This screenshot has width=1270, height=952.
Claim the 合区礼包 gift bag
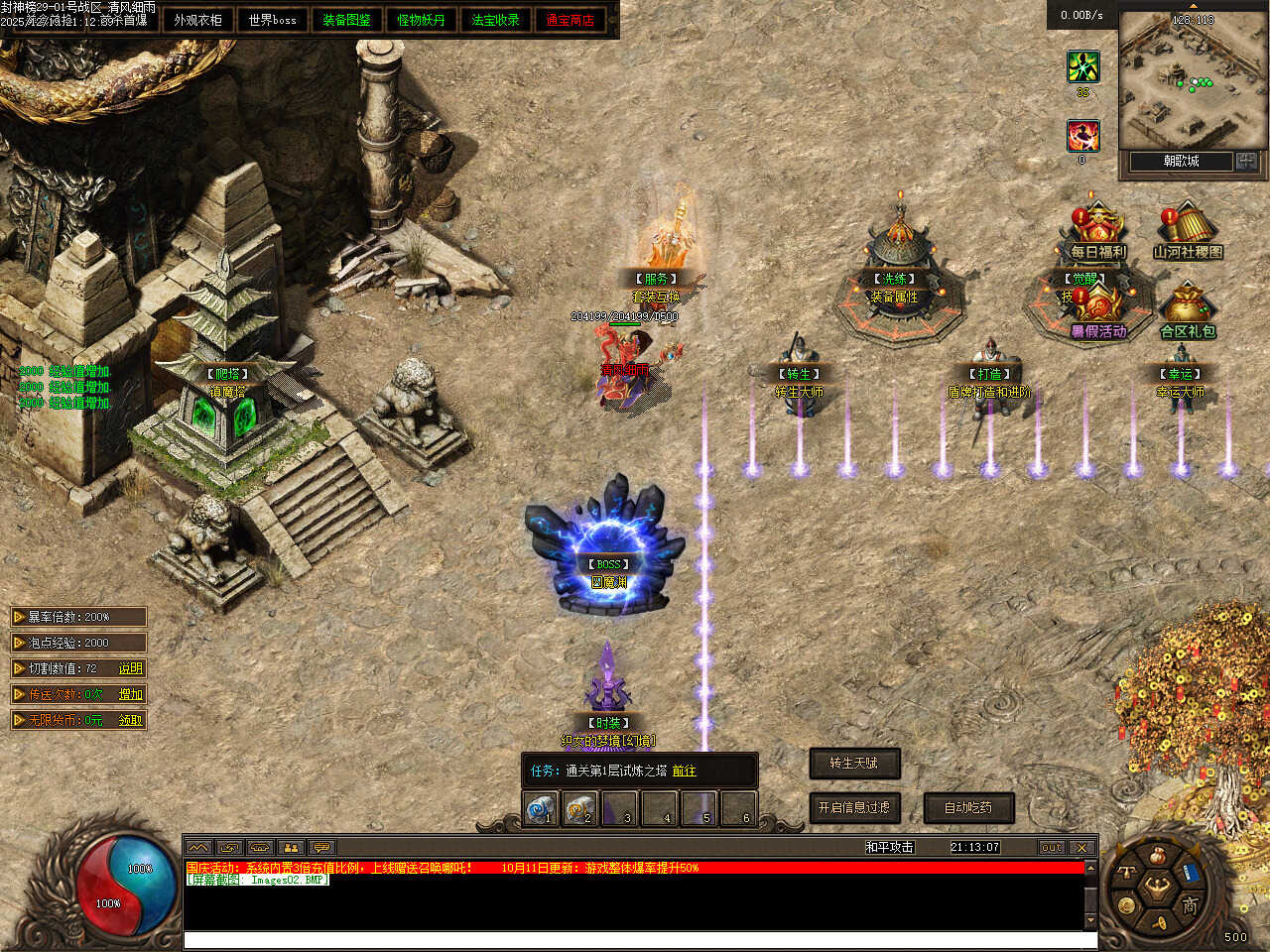(x=1187, y=313)
